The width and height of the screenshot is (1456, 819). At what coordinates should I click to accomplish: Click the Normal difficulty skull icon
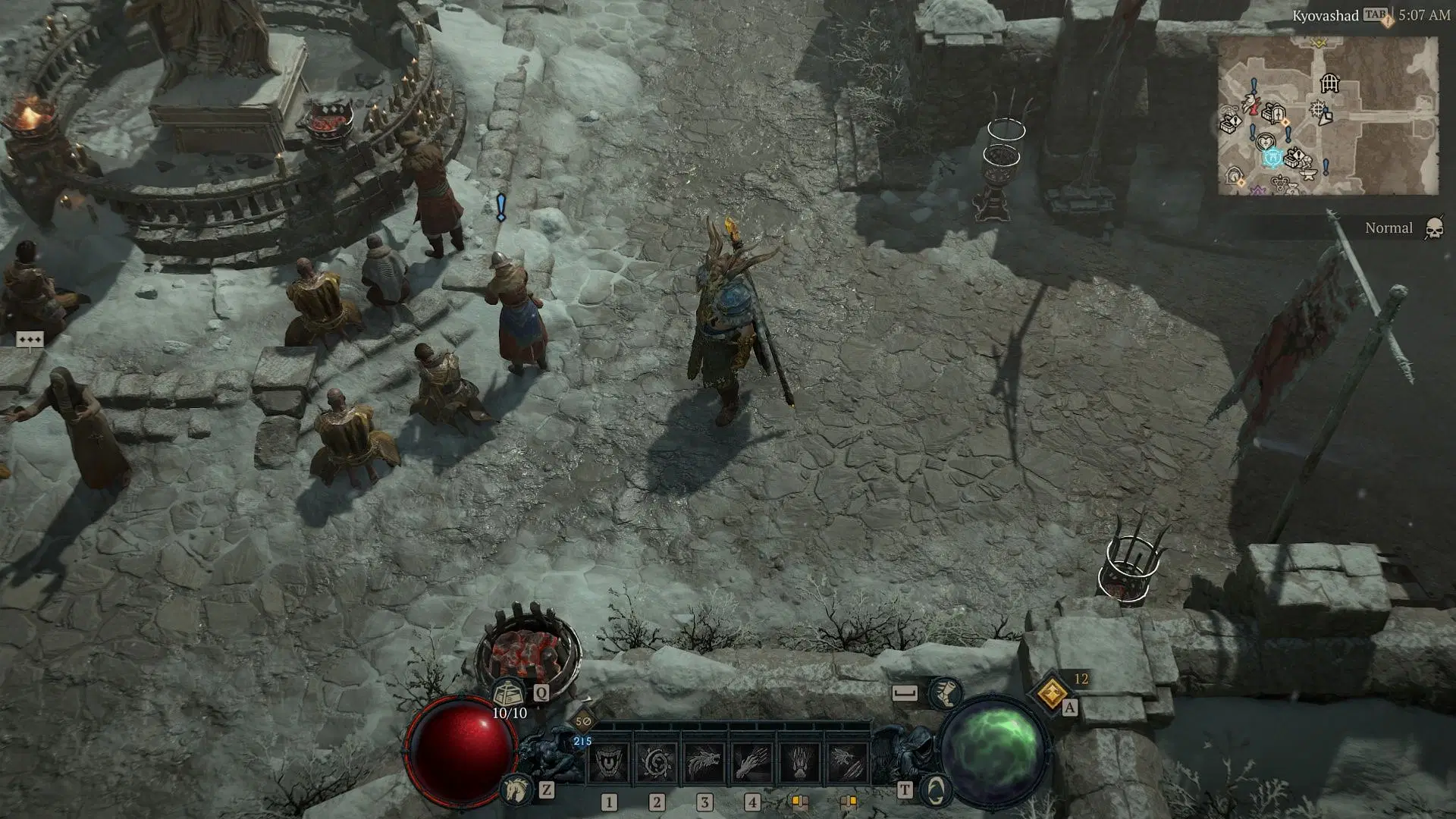[x=1433, y=228]
